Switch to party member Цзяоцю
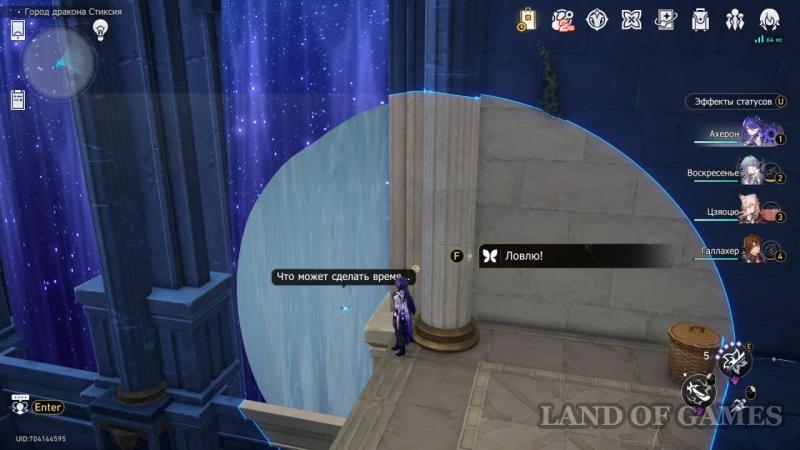This screenshot has height=450, width=800. [x=750, y=212]
